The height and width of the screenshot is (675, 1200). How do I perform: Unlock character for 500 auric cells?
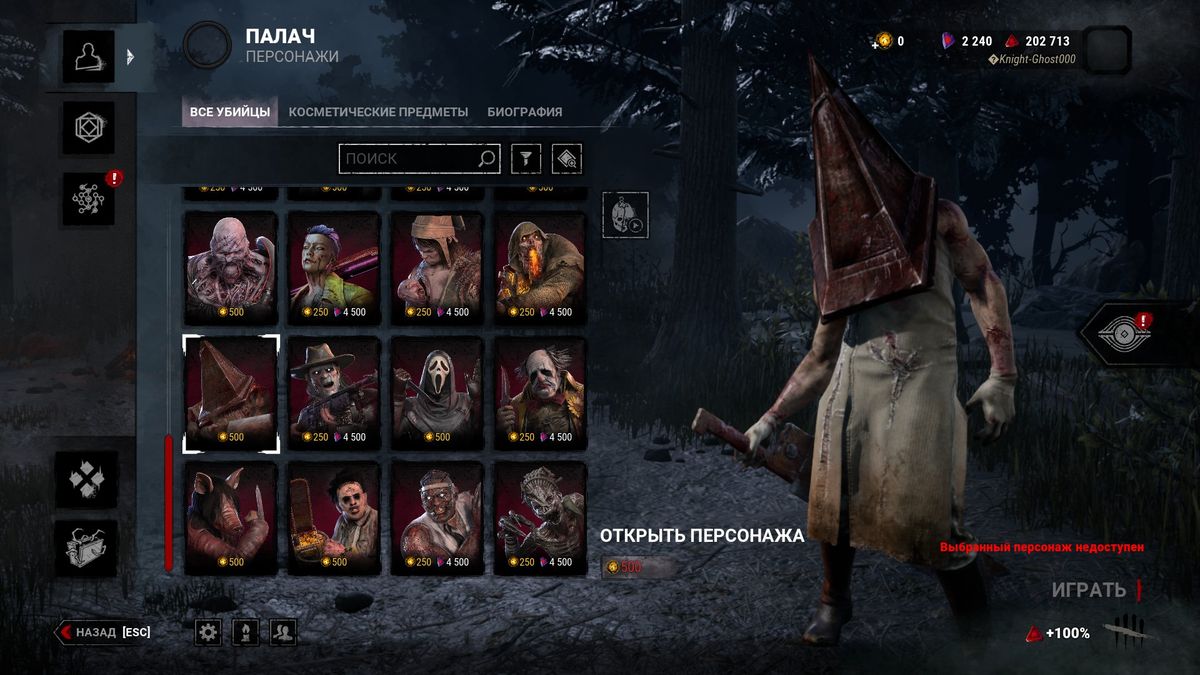tap(637, 567)
